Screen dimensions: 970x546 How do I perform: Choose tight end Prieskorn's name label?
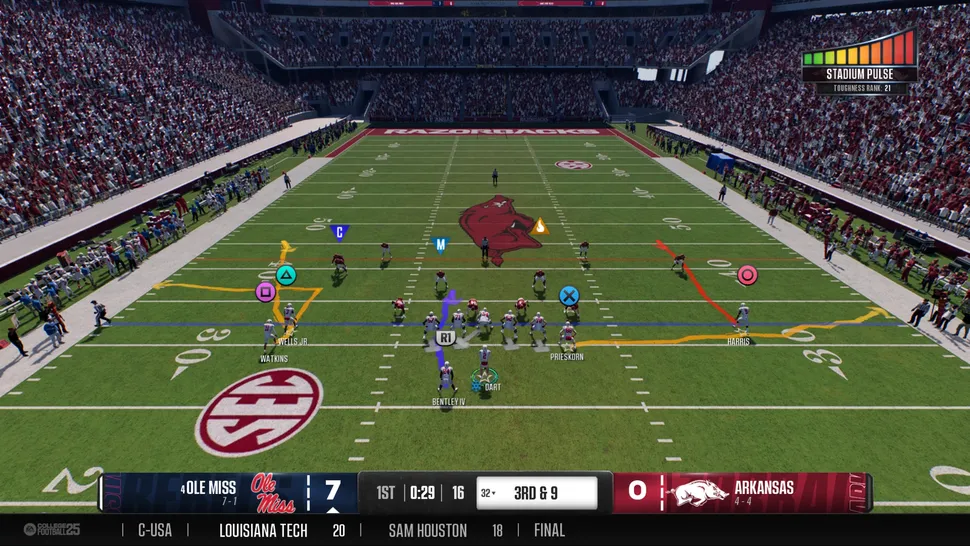(566, 356)
